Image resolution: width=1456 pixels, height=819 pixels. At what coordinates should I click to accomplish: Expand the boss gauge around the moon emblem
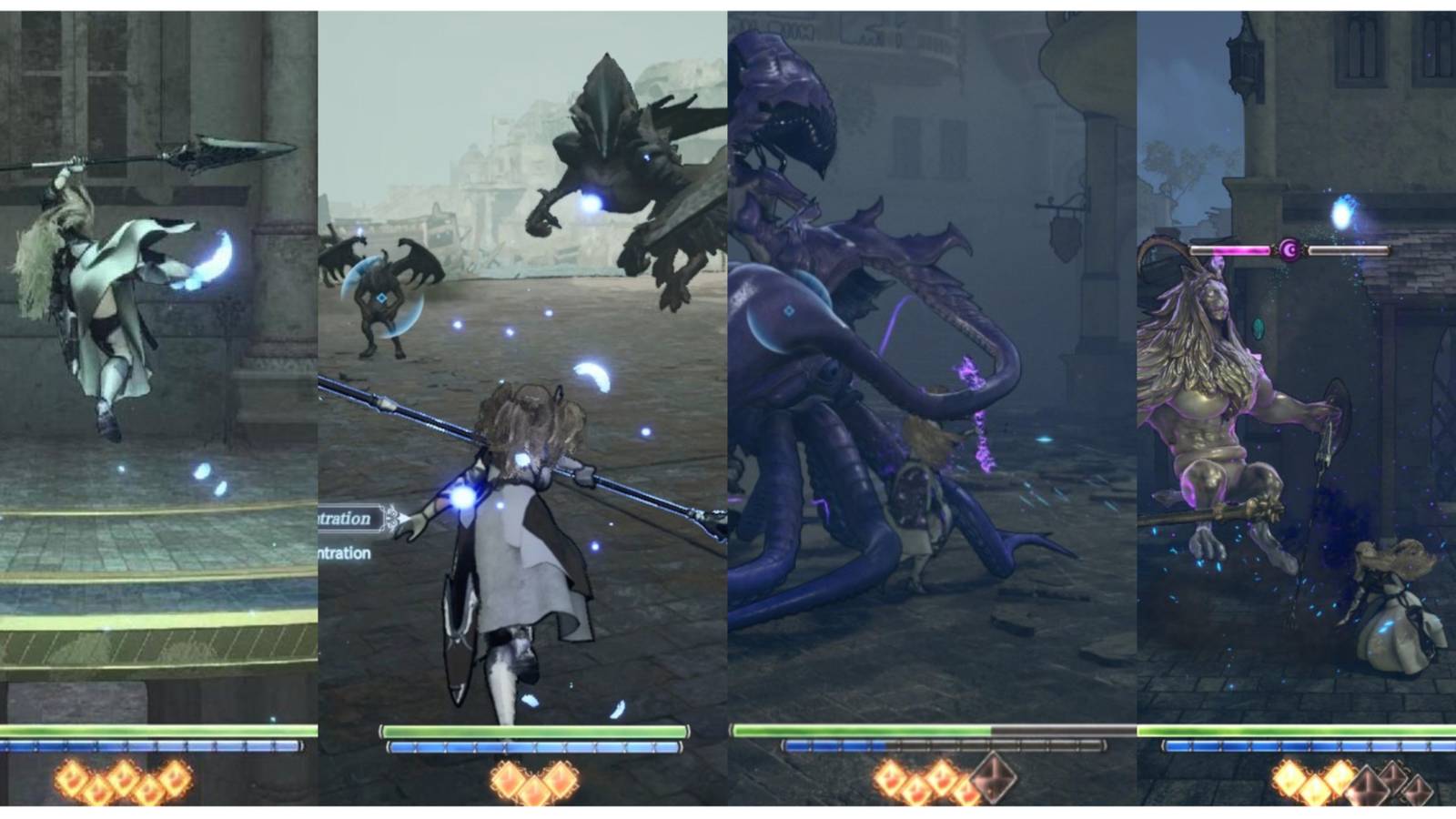click(1289, 248)
